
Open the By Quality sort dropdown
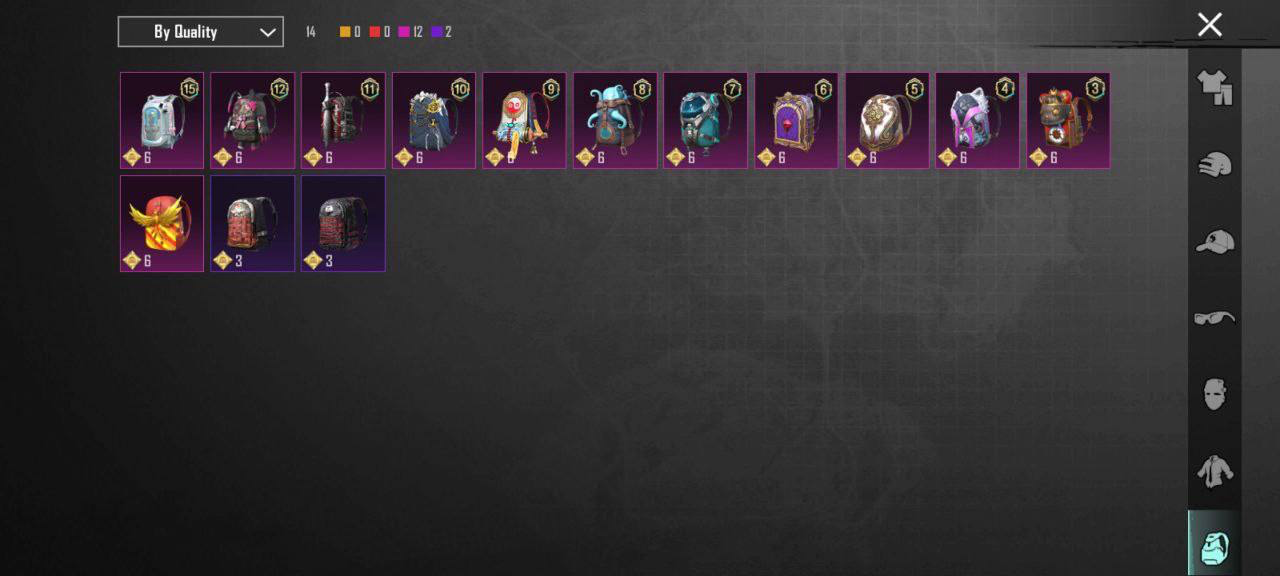click(x=200, y=32)
